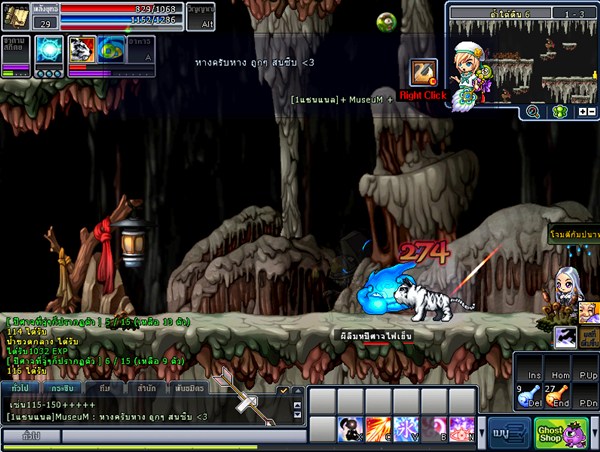
Task: Switch to the second chat tab
Action: (61, 387)
